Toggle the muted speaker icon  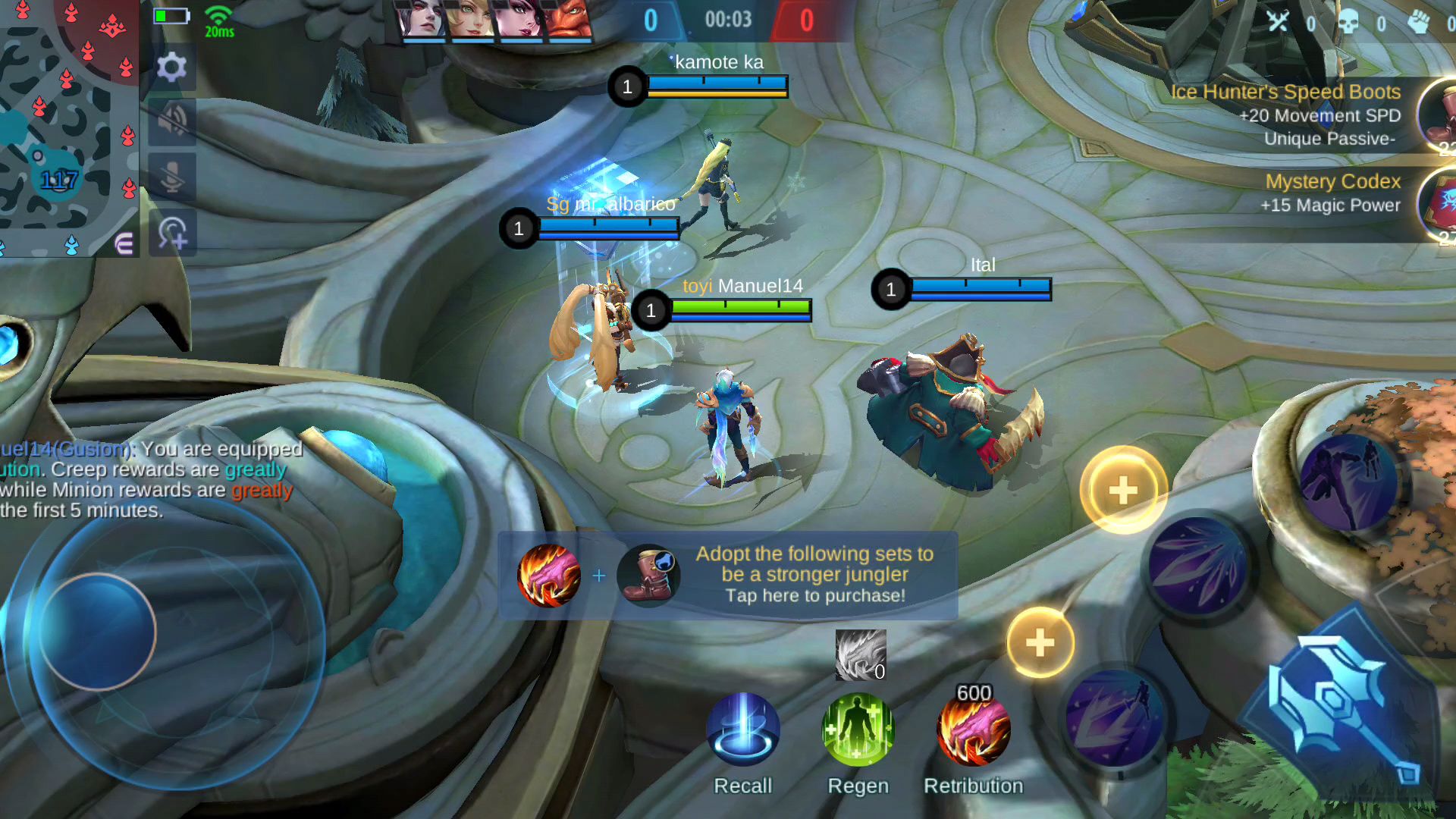[172, 121]
